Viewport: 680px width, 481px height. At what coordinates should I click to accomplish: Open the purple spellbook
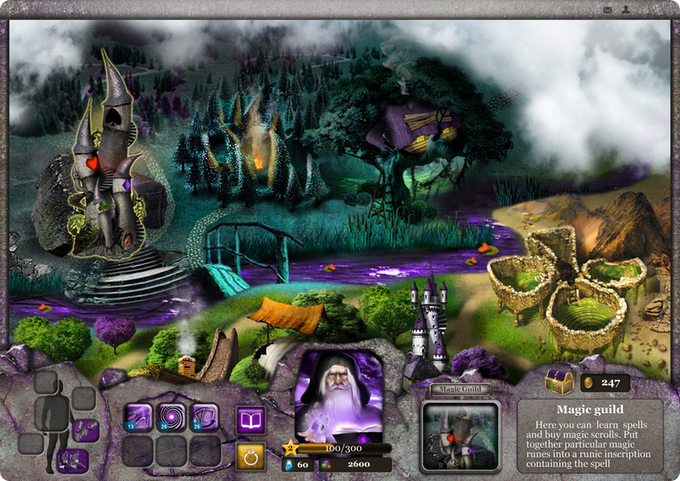coord(250,420)
